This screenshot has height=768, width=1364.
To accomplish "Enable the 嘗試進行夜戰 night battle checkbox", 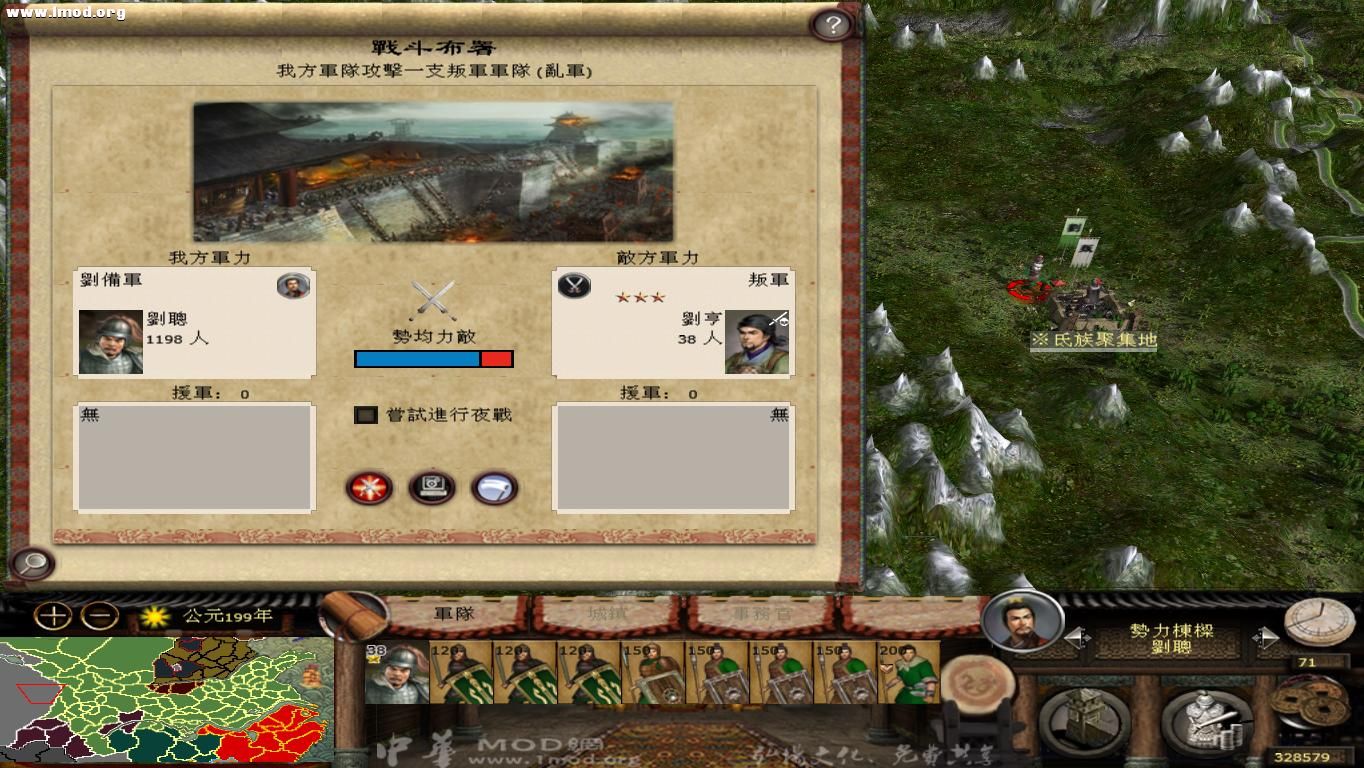I will 364,414.
